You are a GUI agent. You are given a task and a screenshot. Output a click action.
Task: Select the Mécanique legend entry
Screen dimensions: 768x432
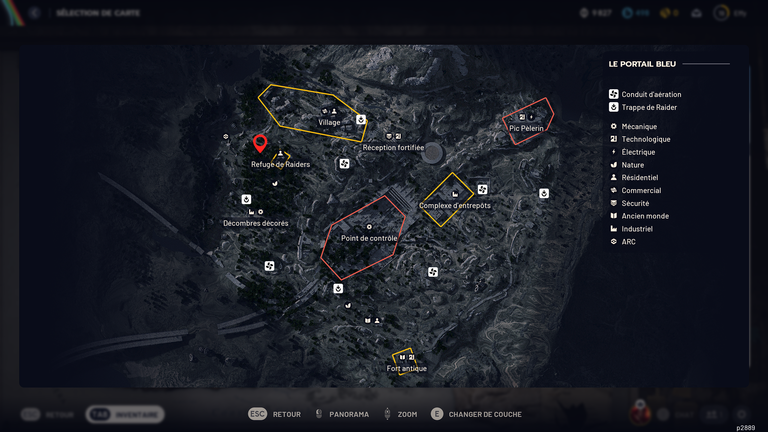pos(639,126)
